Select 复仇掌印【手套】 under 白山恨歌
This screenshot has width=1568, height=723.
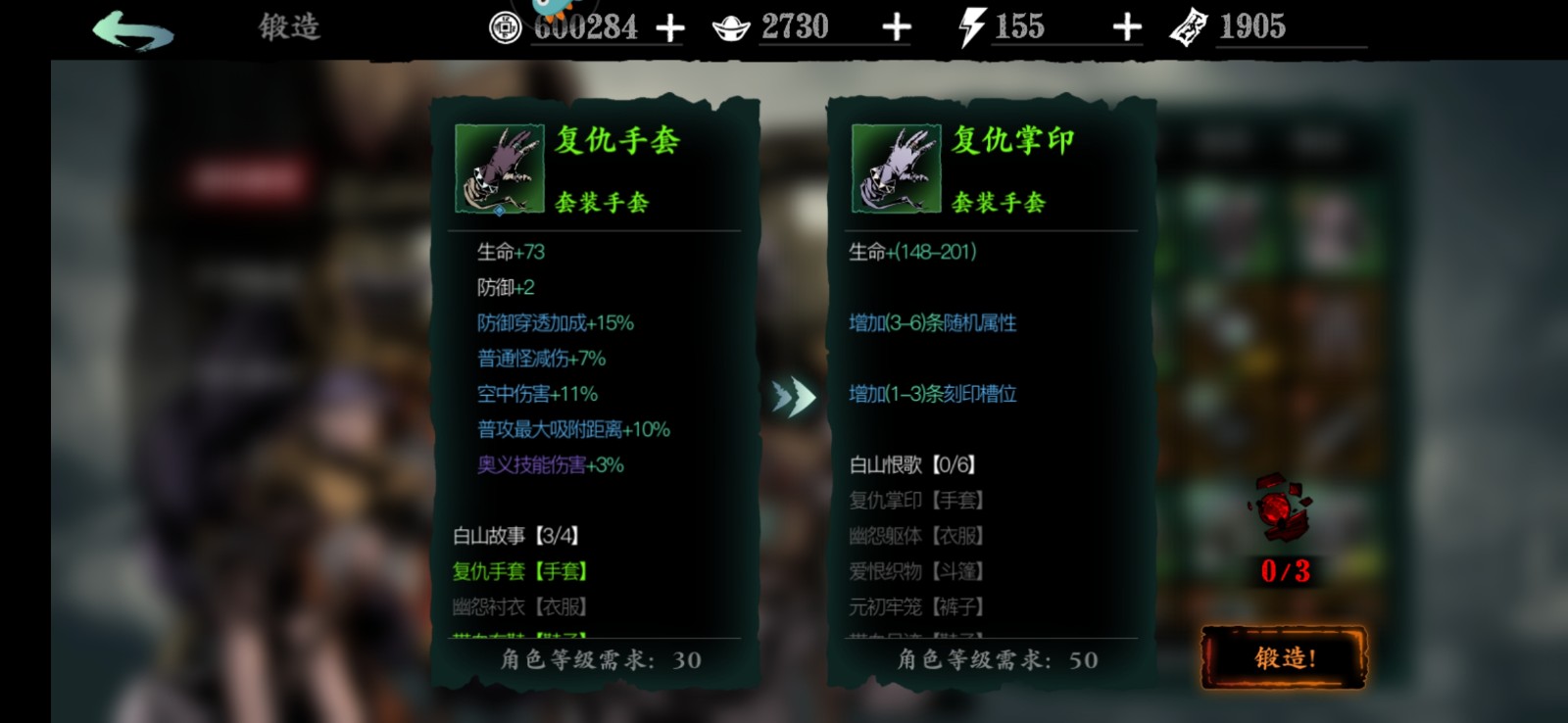(918, 500)
